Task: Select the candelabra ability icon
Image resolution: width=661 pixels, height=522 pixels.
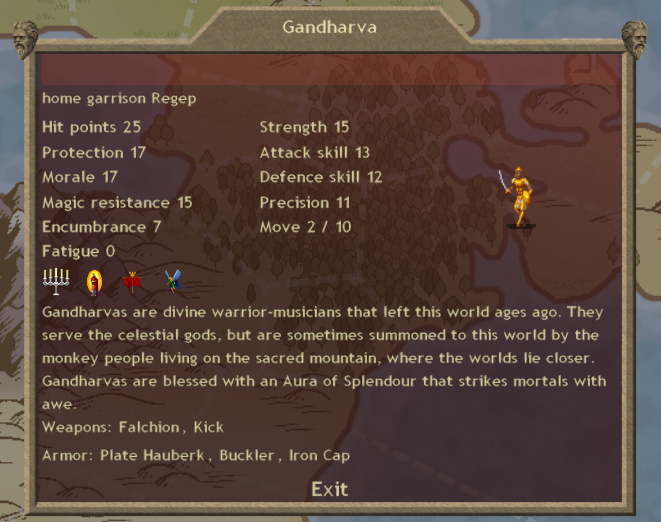Action: pyautogui.click(x=56, y=282)
